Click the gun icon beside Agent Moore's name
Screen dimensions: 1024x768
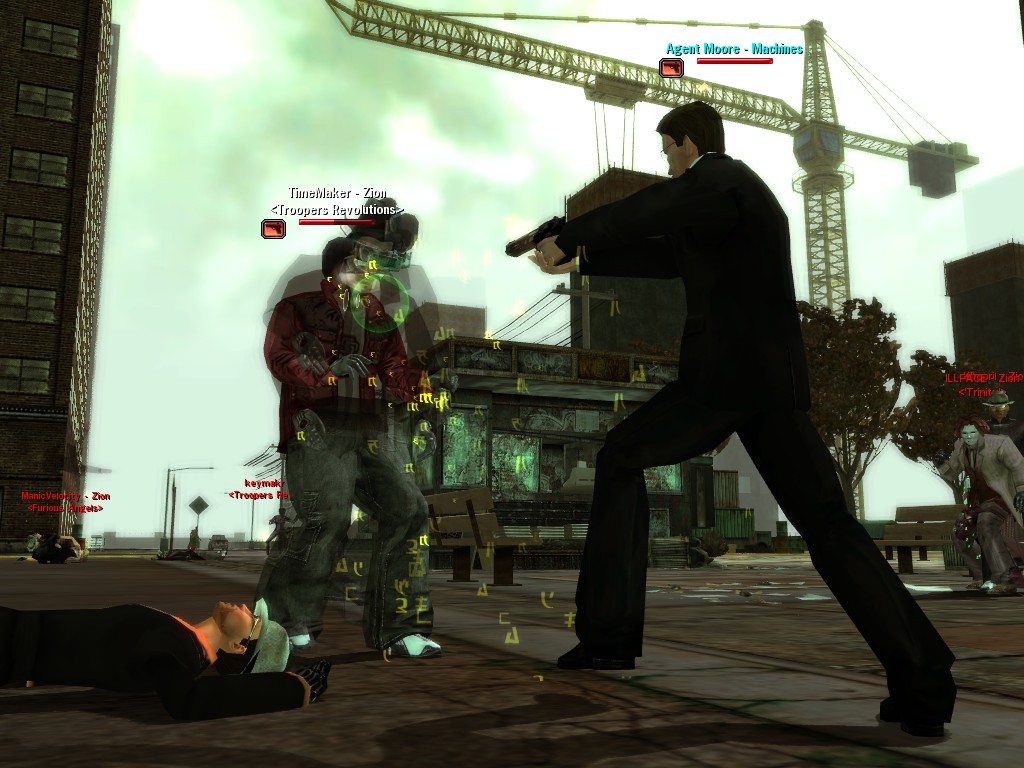671,68
